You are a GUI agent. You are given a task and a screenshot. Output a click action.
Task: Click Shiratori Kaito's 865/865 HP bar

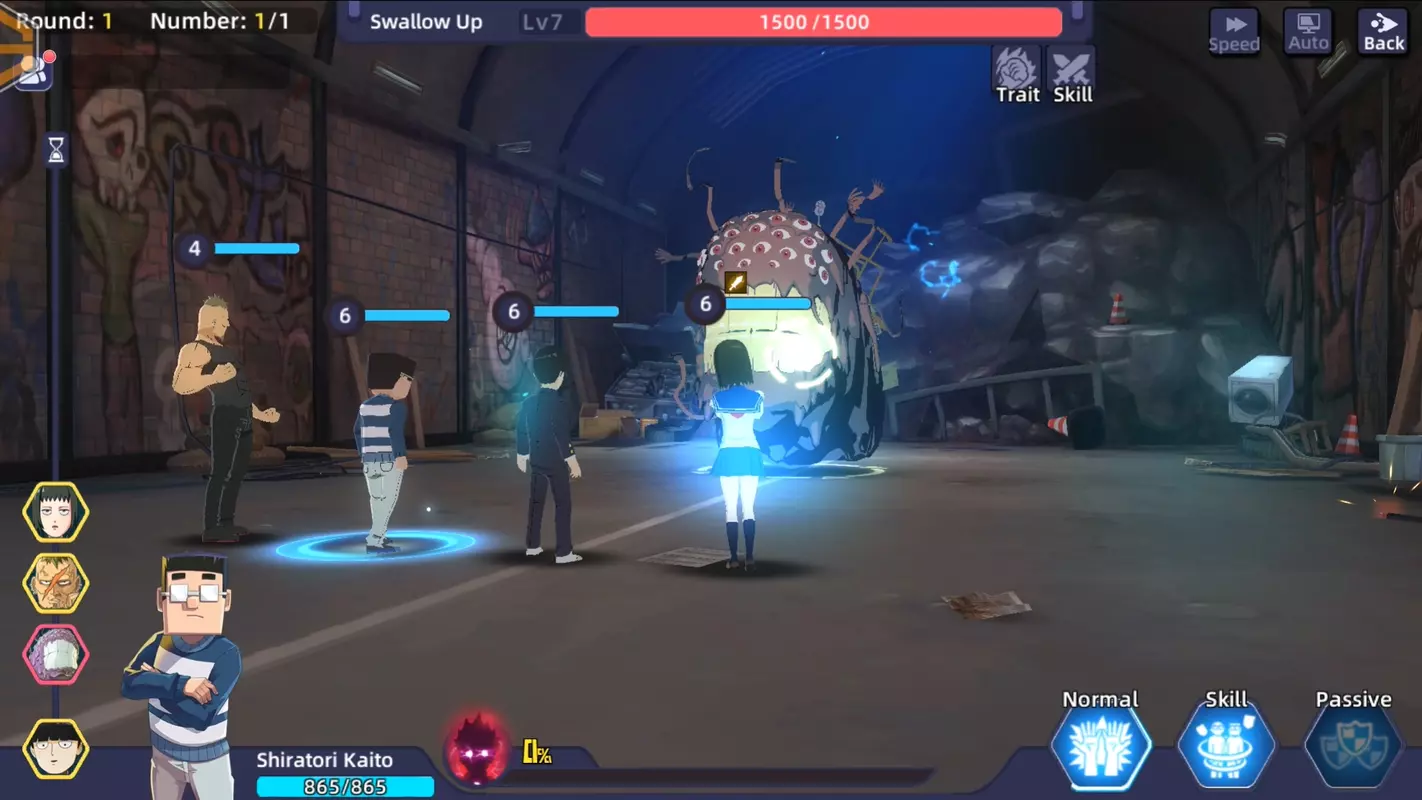347,788
